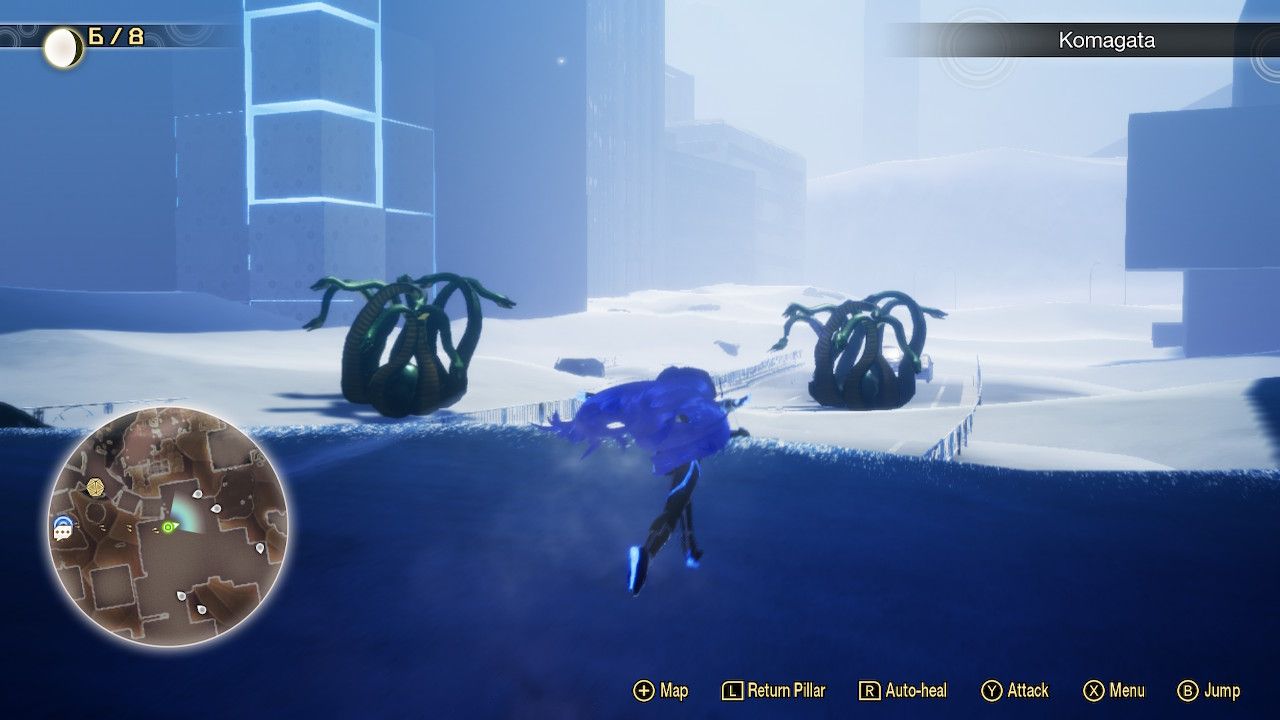Select the L Return Pillar button icon
Image resolution: width=1280 pixels, height=720 pixels.
pos(733,690)
